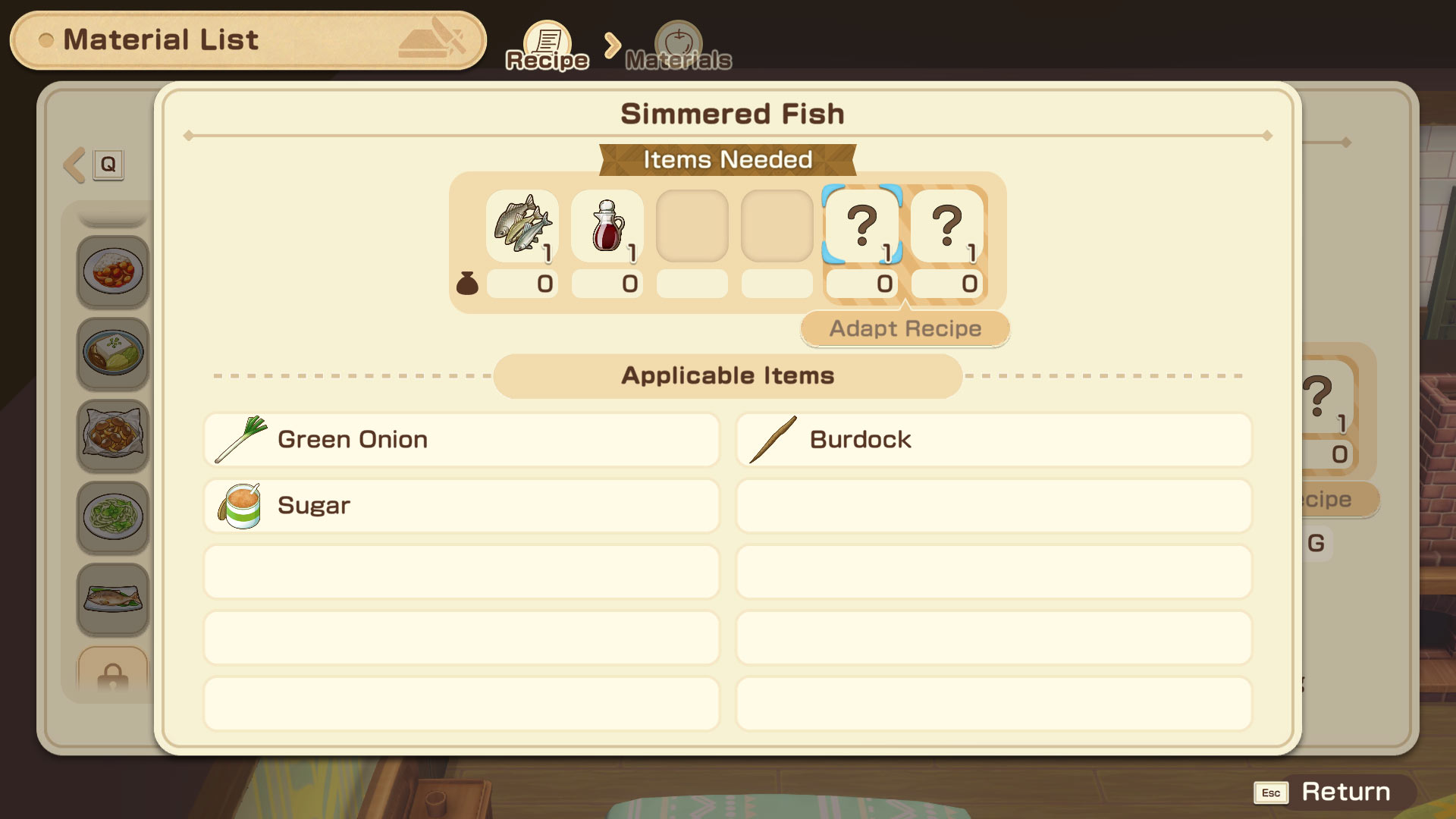Open the Materials step tab

(679, 47)
